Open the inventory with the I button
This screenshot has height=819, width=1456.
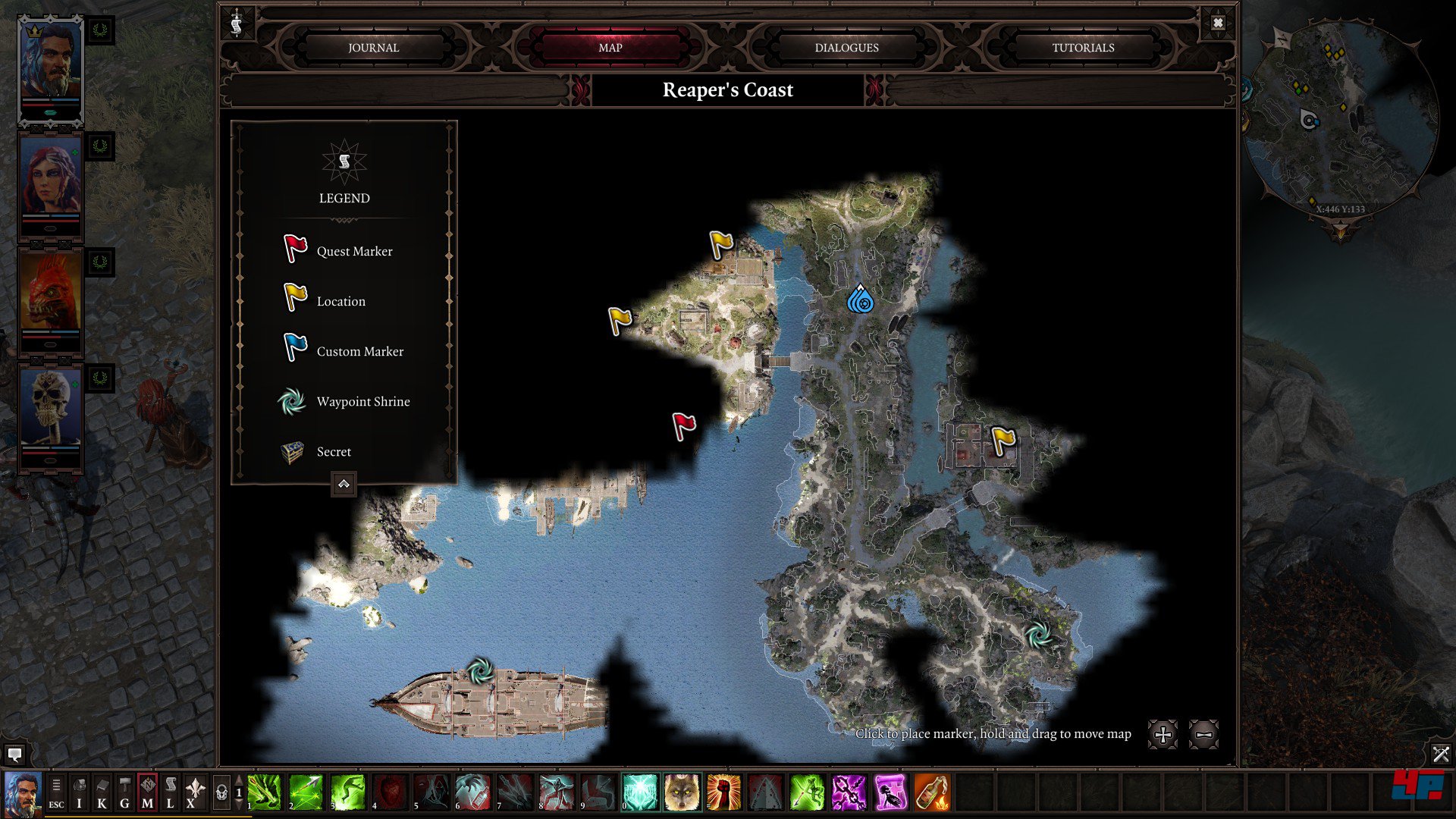click(79, 793)
